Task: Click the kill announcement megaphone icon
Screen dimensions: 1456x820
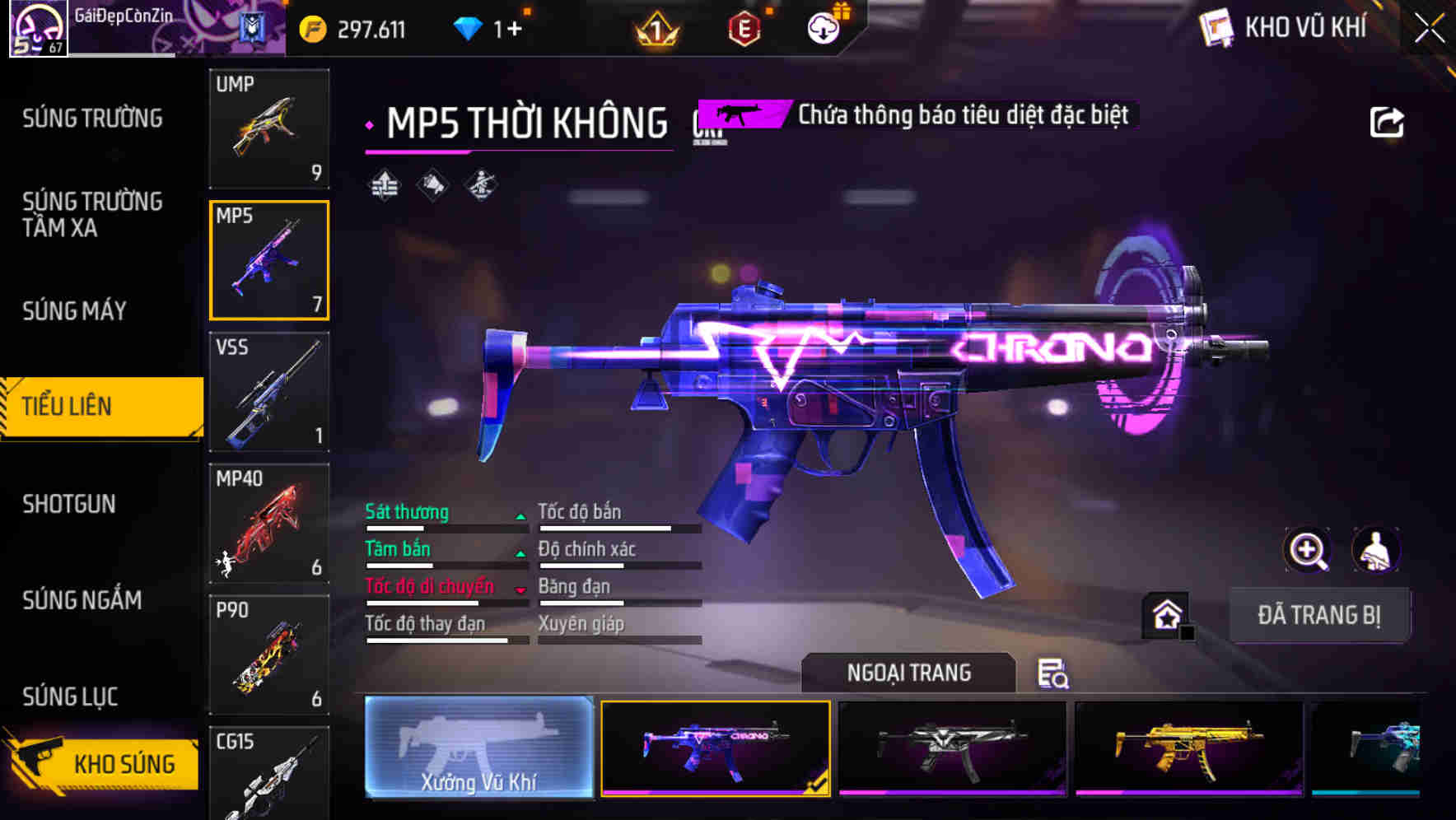Action: pyautogui.click(x=431, y=185)
